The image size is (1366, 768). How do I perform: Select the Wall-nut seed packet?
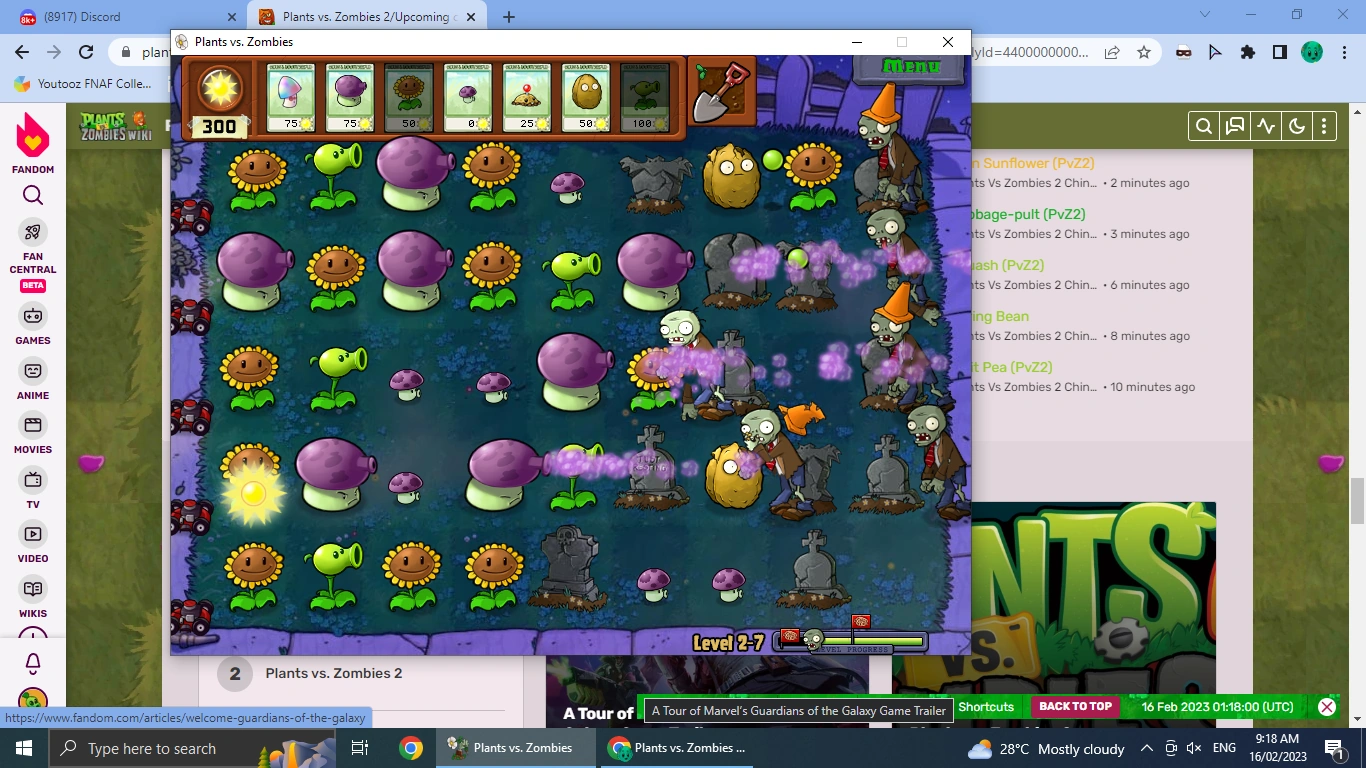pyautogui.click(x=586, y=95)
